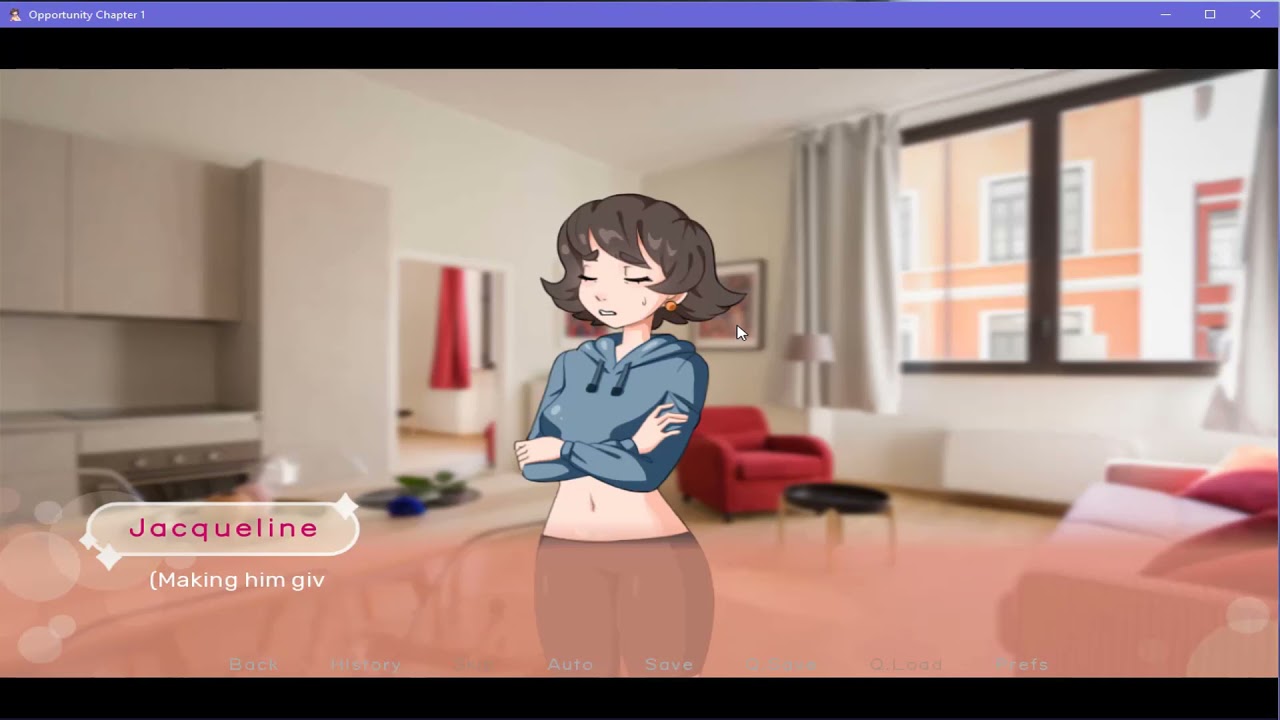This screenshot has height=720, width=1280.
Task: Click the Opportunity Chapter 1 title bar text
Action: [88, 14]
